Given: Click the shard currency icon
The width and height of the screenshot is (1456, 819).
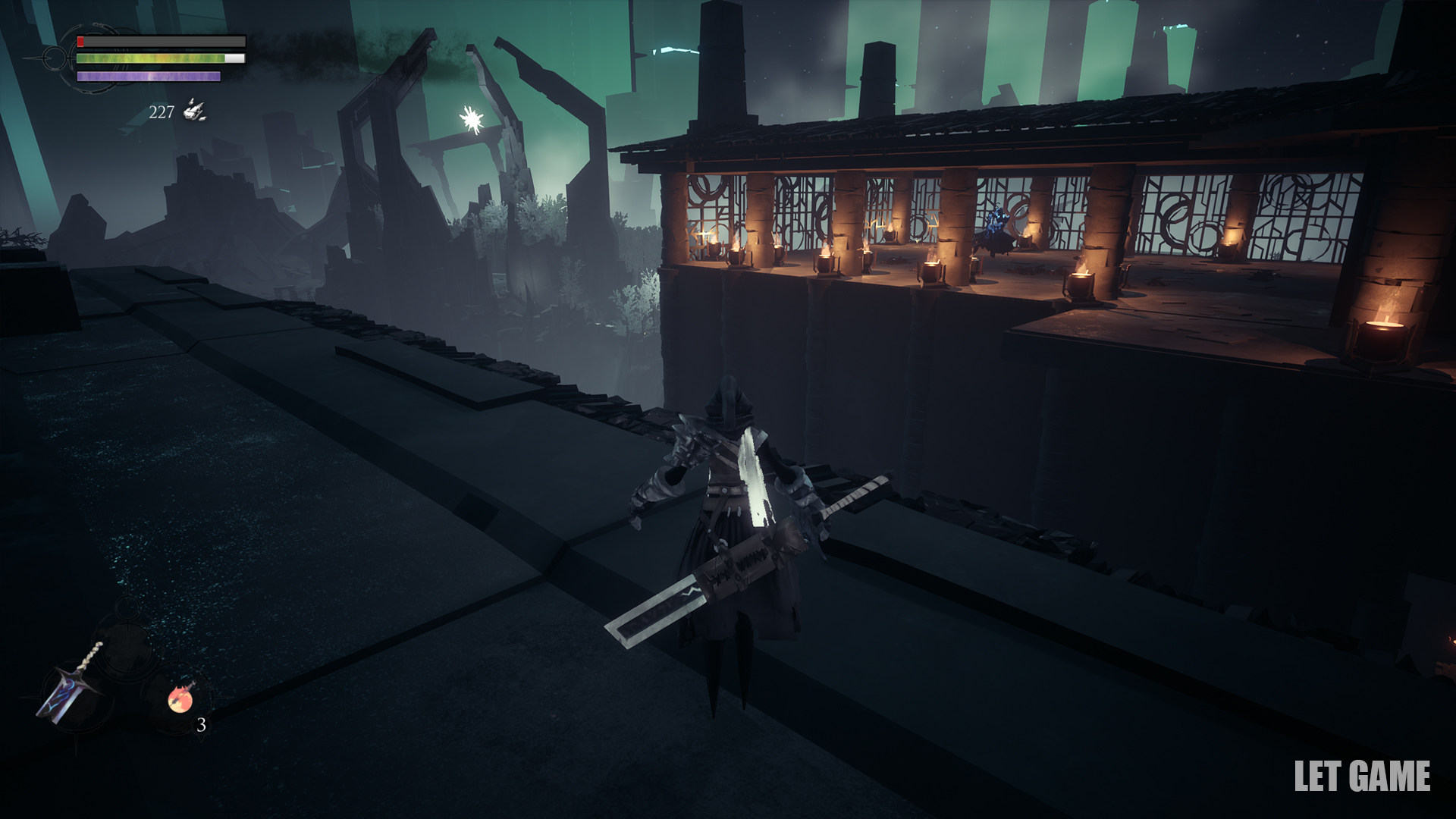Looking at the screenshot, I should [195, 111].
